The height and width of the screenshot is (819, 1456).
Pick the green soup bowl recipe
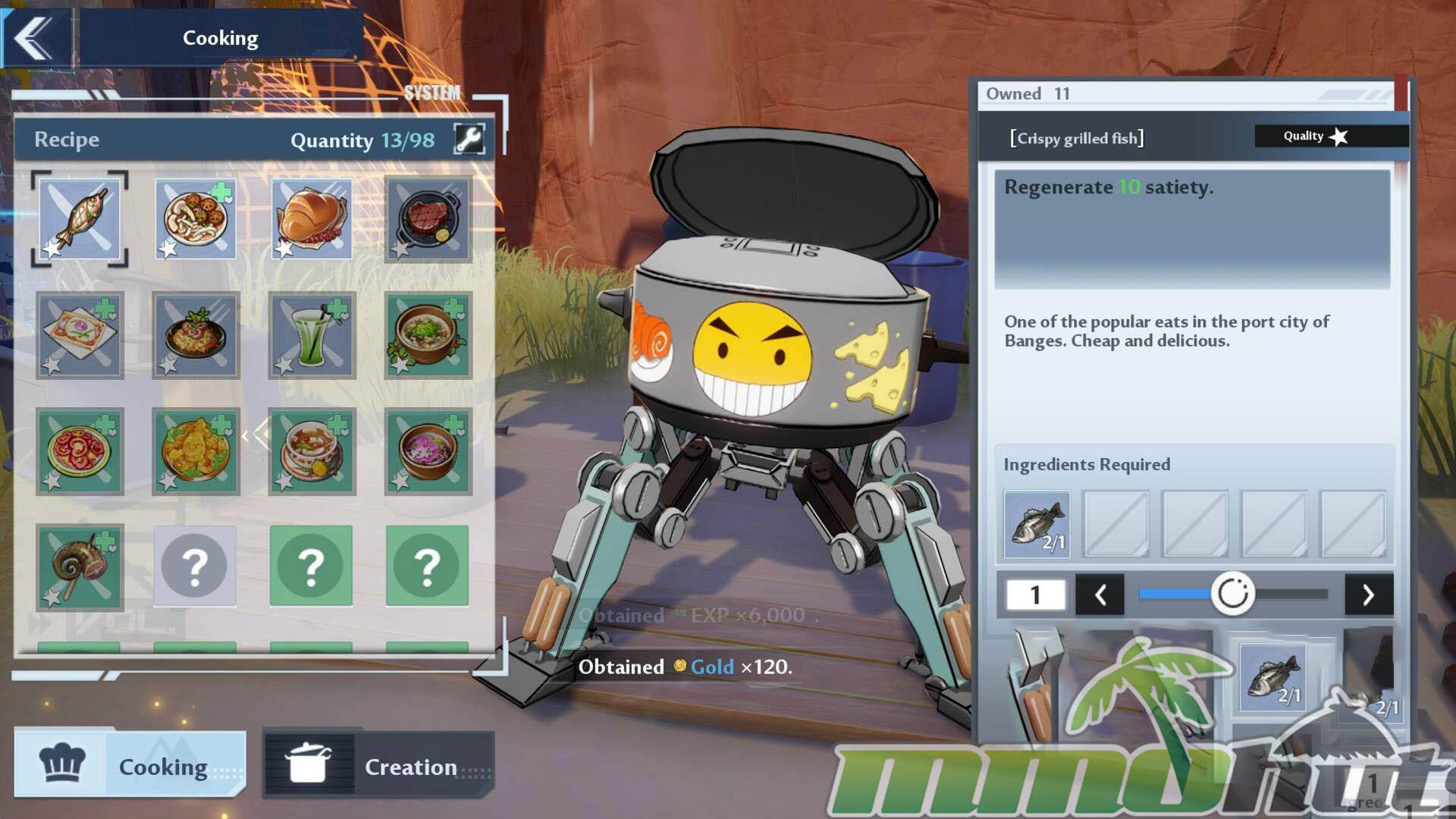428,335
